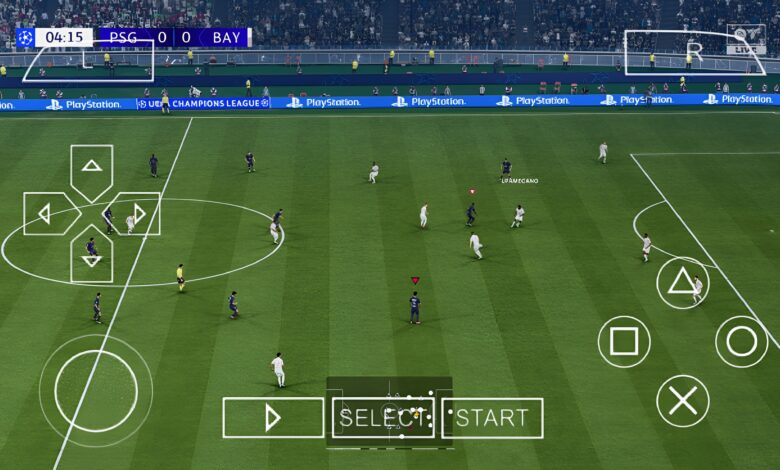Screen dimensions: 780x470
Task: Tap the triangle action button
Action: coord(682,283)
